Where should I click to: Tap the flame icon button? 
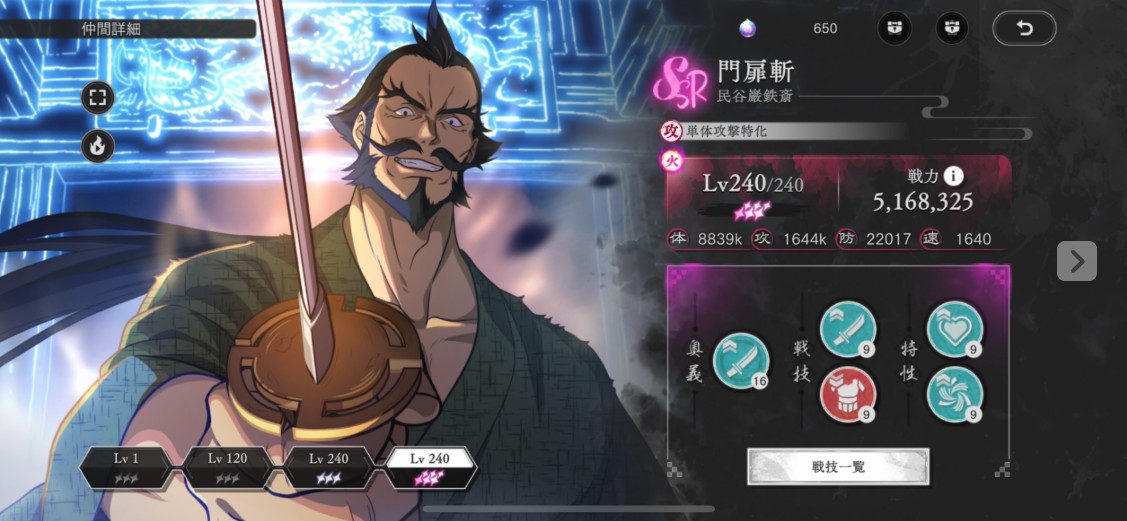click(98, 146)
